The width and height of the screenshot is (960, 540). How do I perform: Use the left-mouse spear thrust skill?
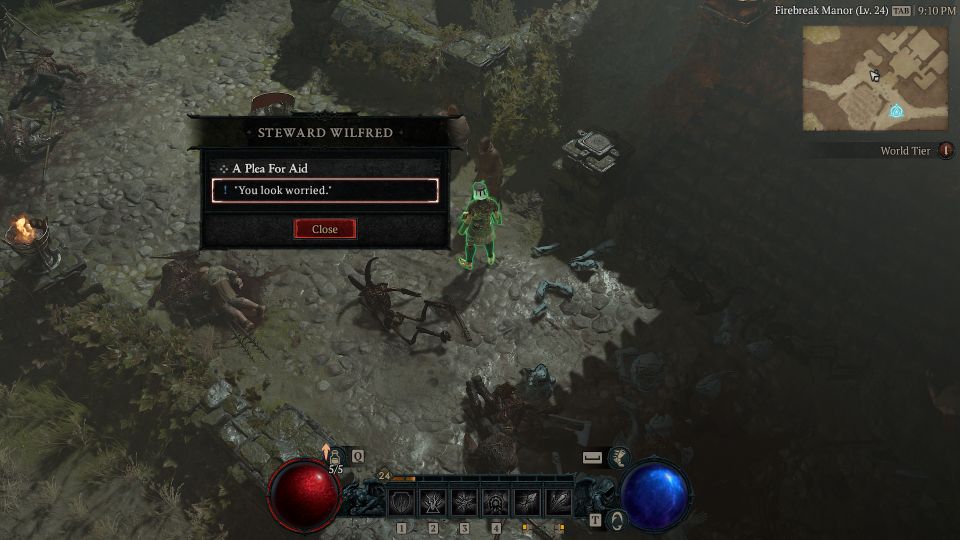527,502
